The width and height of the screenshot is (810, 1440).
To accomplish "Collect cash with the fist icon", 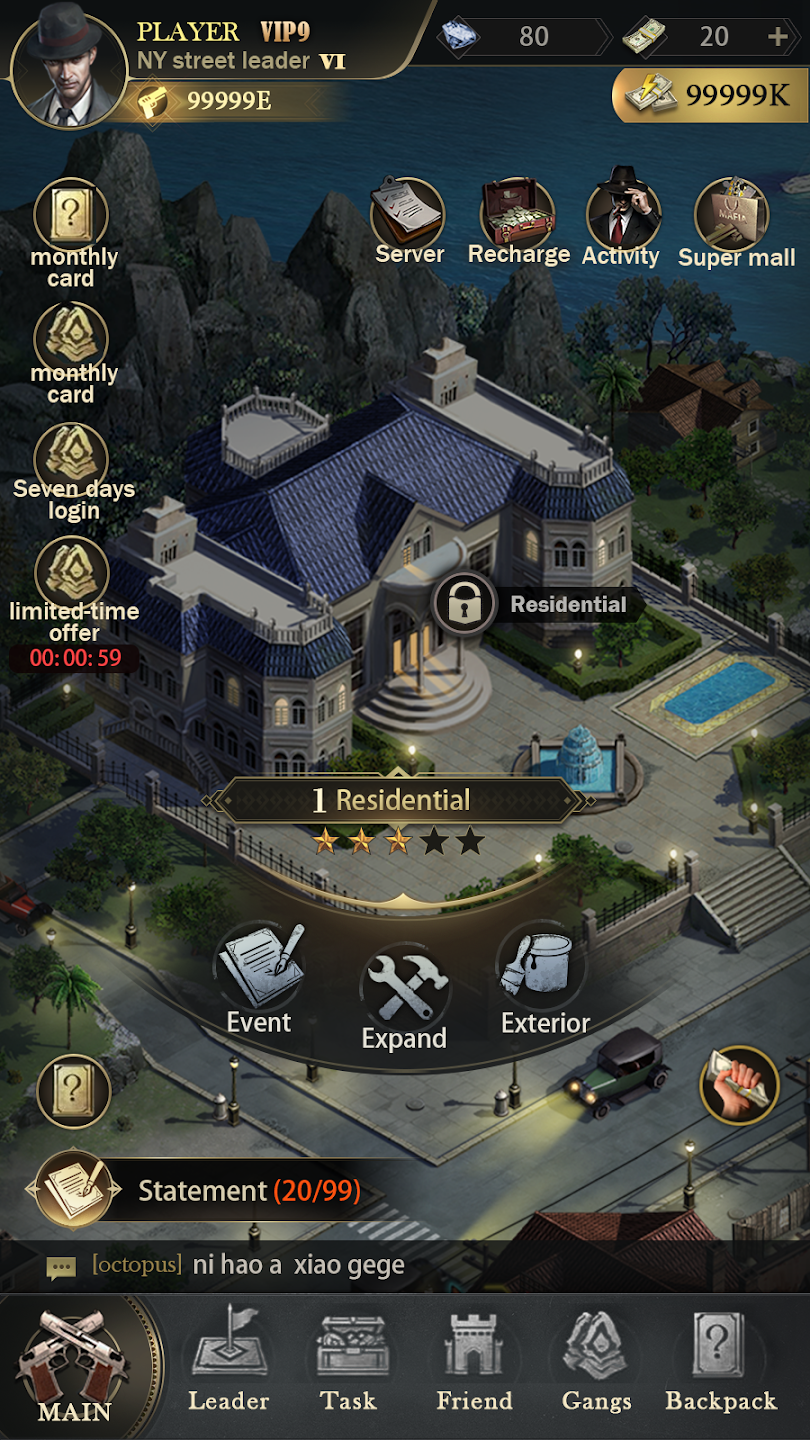I will pyautogui.click(x=739, y=1086).
